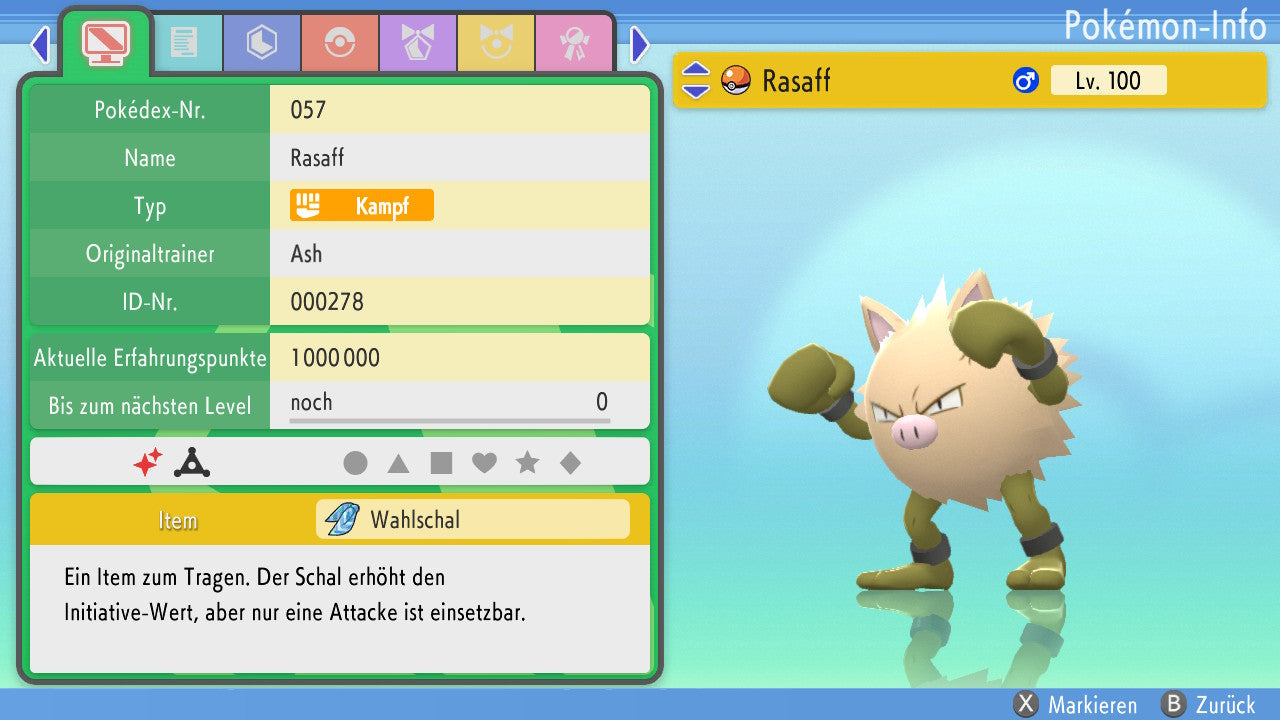Toggle the star marking
This screenshot has width=1280, height=720.
527,463
